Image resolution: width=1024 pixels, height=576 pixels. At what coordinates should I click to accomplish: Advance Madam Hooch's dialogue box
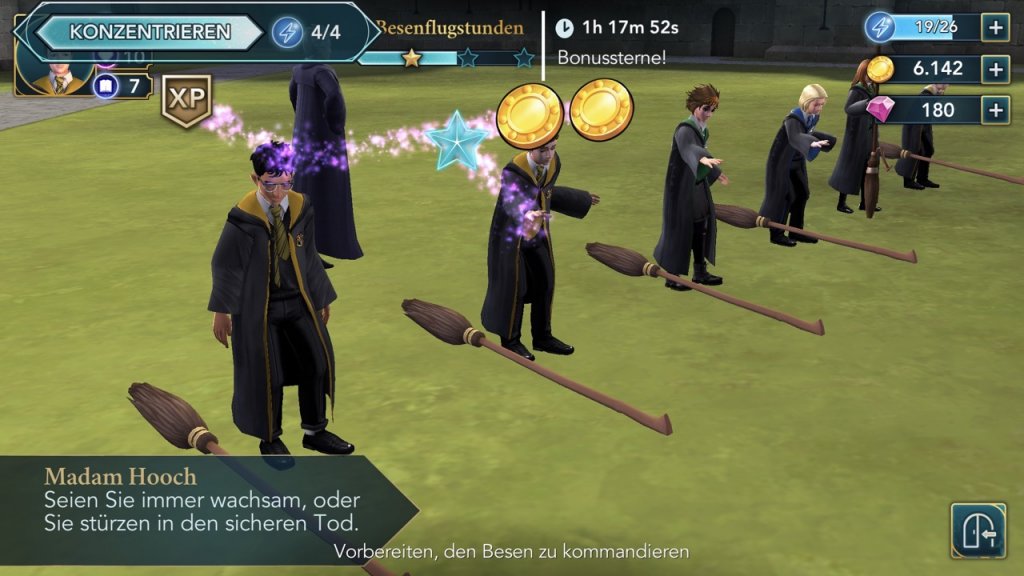(200, 505)
